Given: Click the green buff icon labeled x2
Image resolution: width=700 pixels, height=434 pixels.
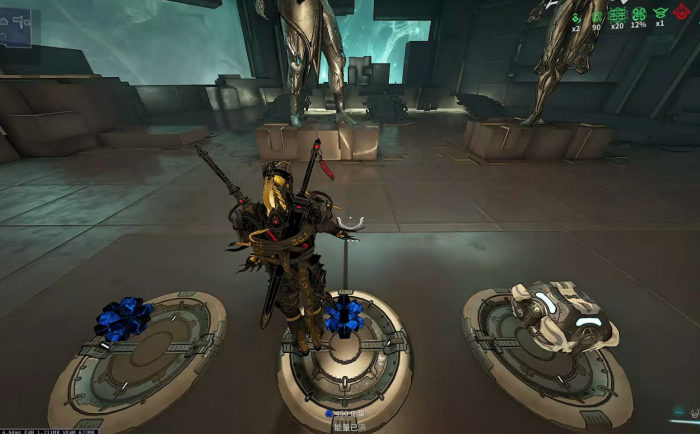Looking at the screenshot, I should [x=577, y=15].
